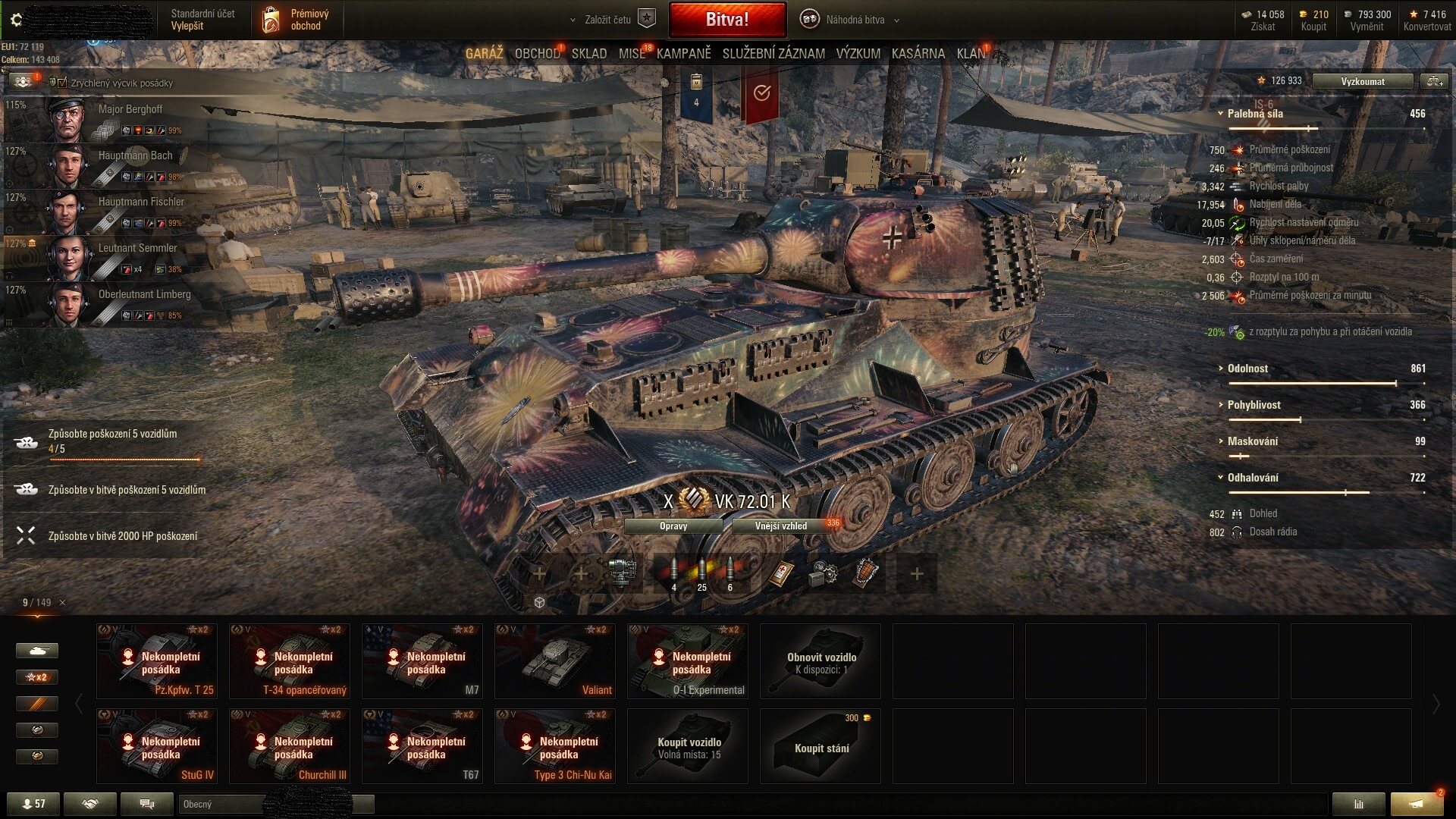Start the battle with the Bitva! button

(x=726, y=20)
